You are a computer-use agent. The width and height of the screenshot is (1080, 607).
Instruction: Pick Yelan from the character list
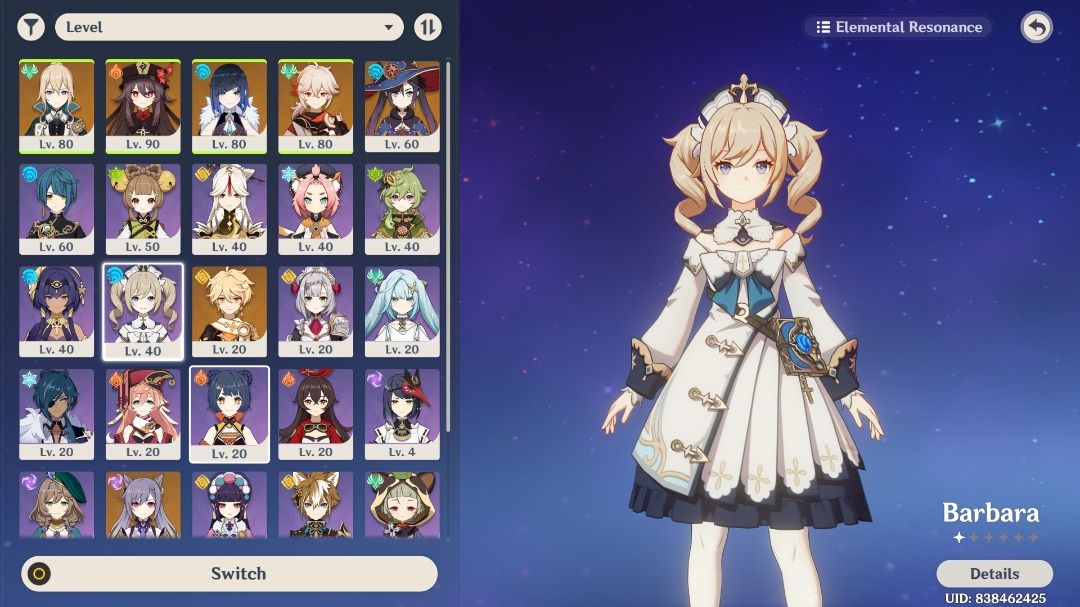tap(229, 104)
